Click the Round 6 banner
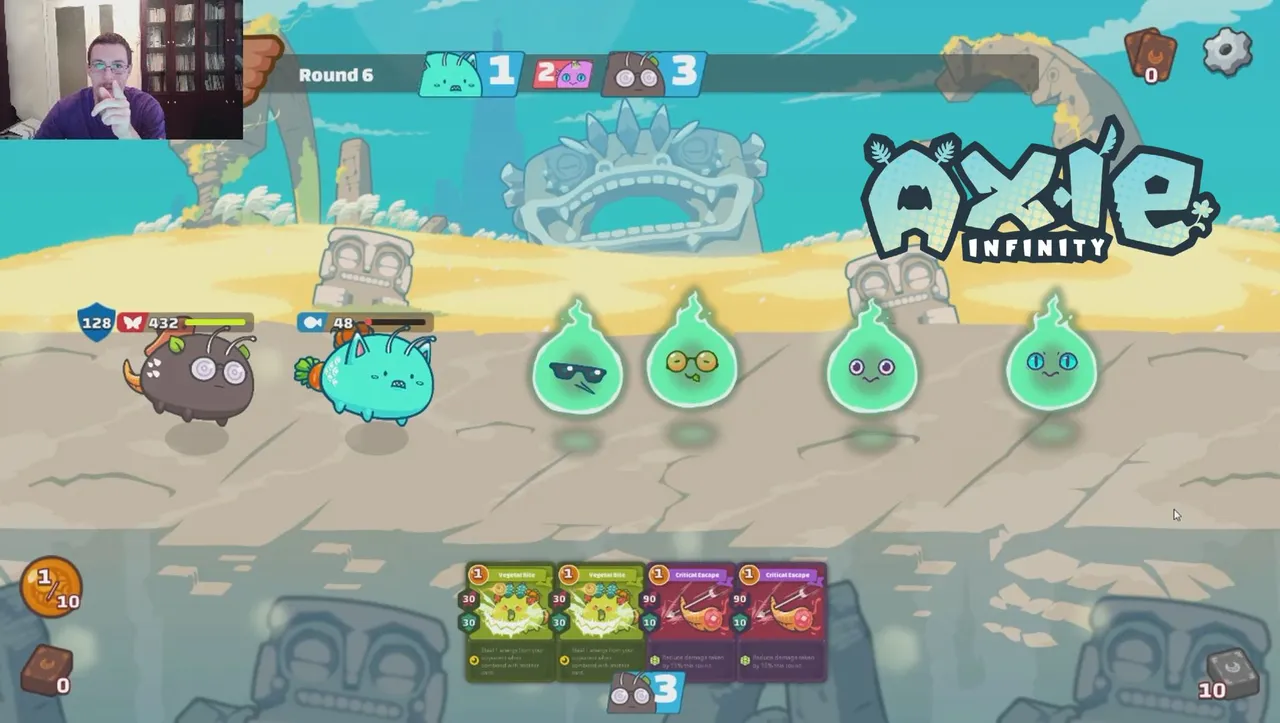Image resolution: width=1280 pixels, height=723 pixels. click(335, 74)
